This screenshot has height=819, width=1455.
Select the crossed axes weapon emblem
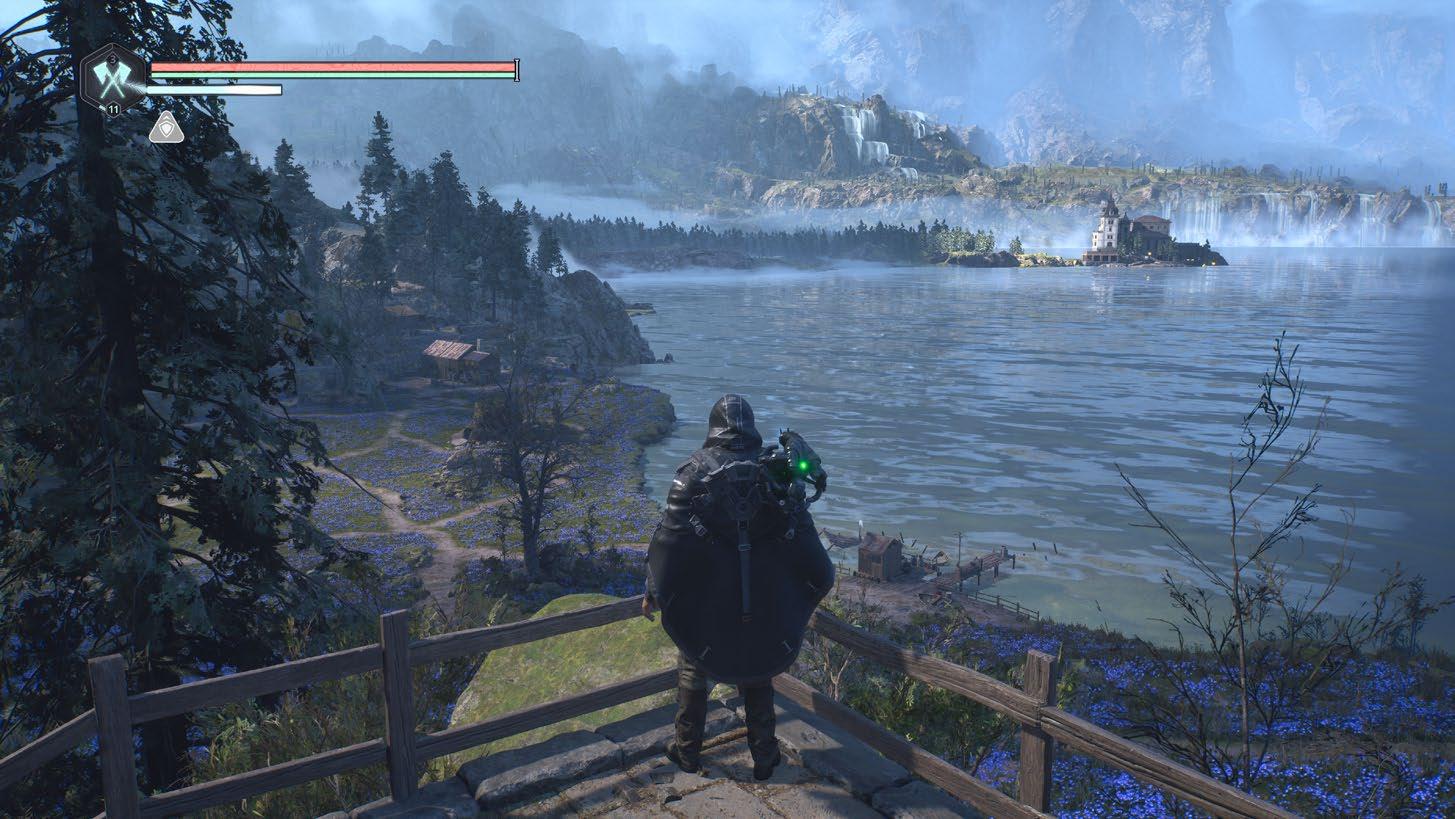[111, 79]
